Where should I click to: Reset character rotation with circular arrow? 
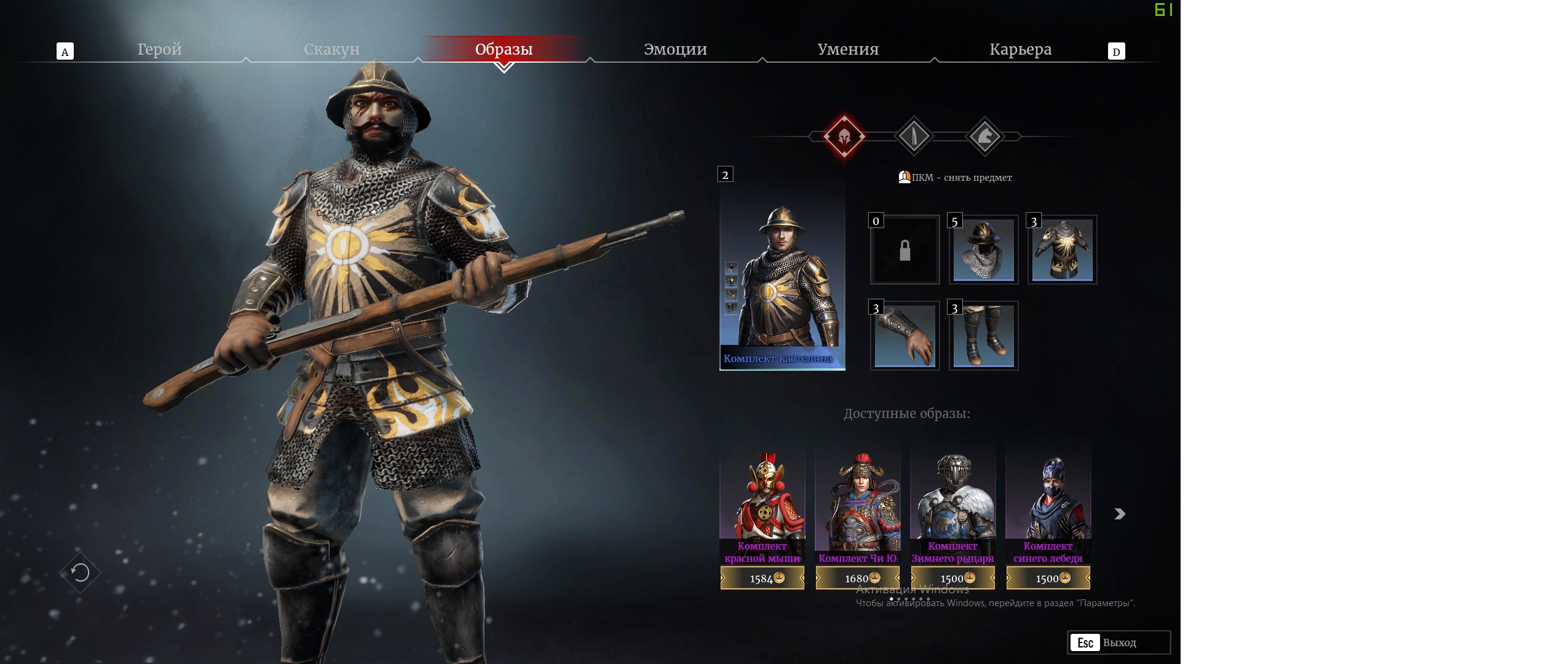[81, 573]
